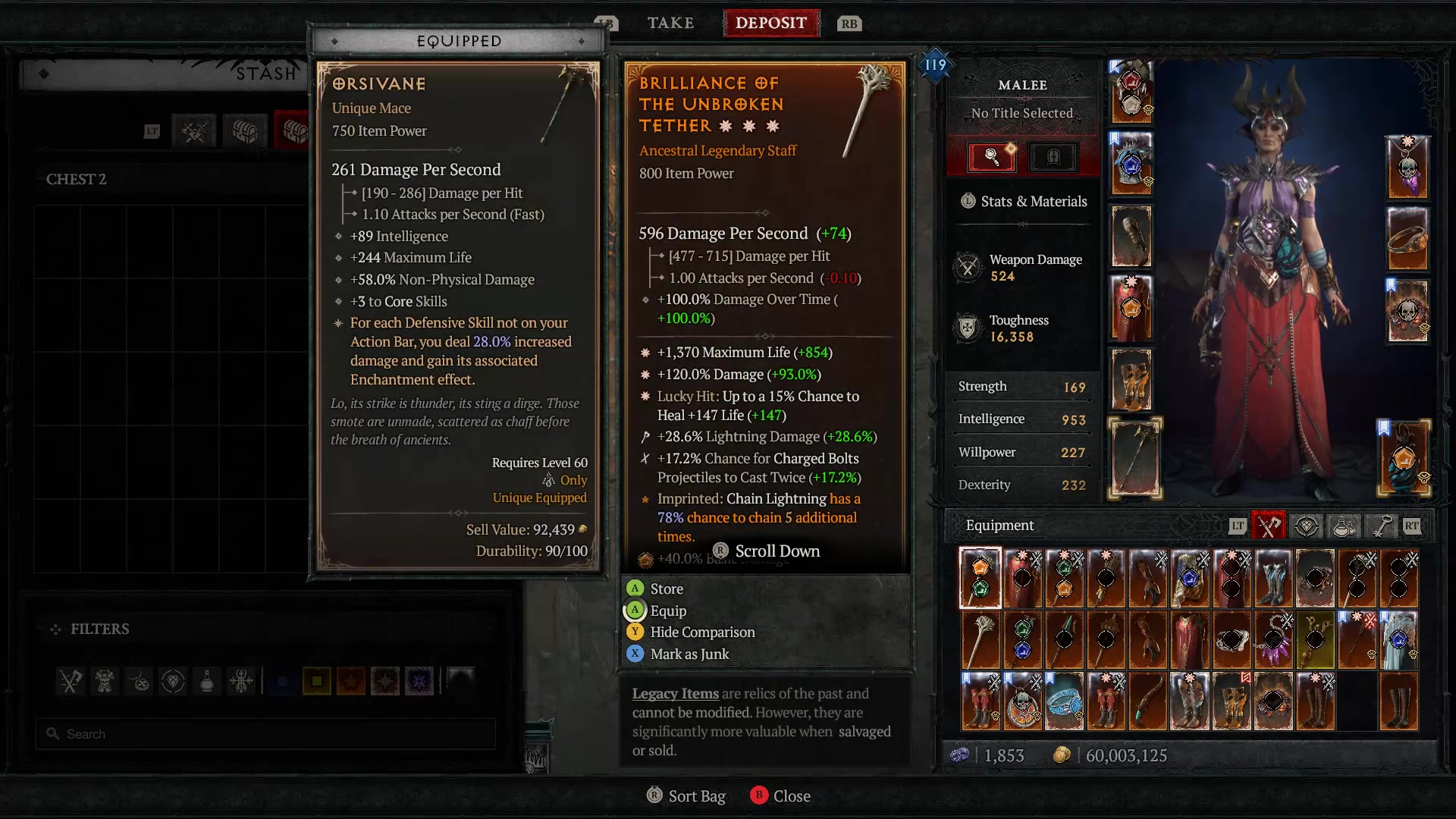
Task: Expand the Chest 2 stash section
Action: tap(77, 179)
